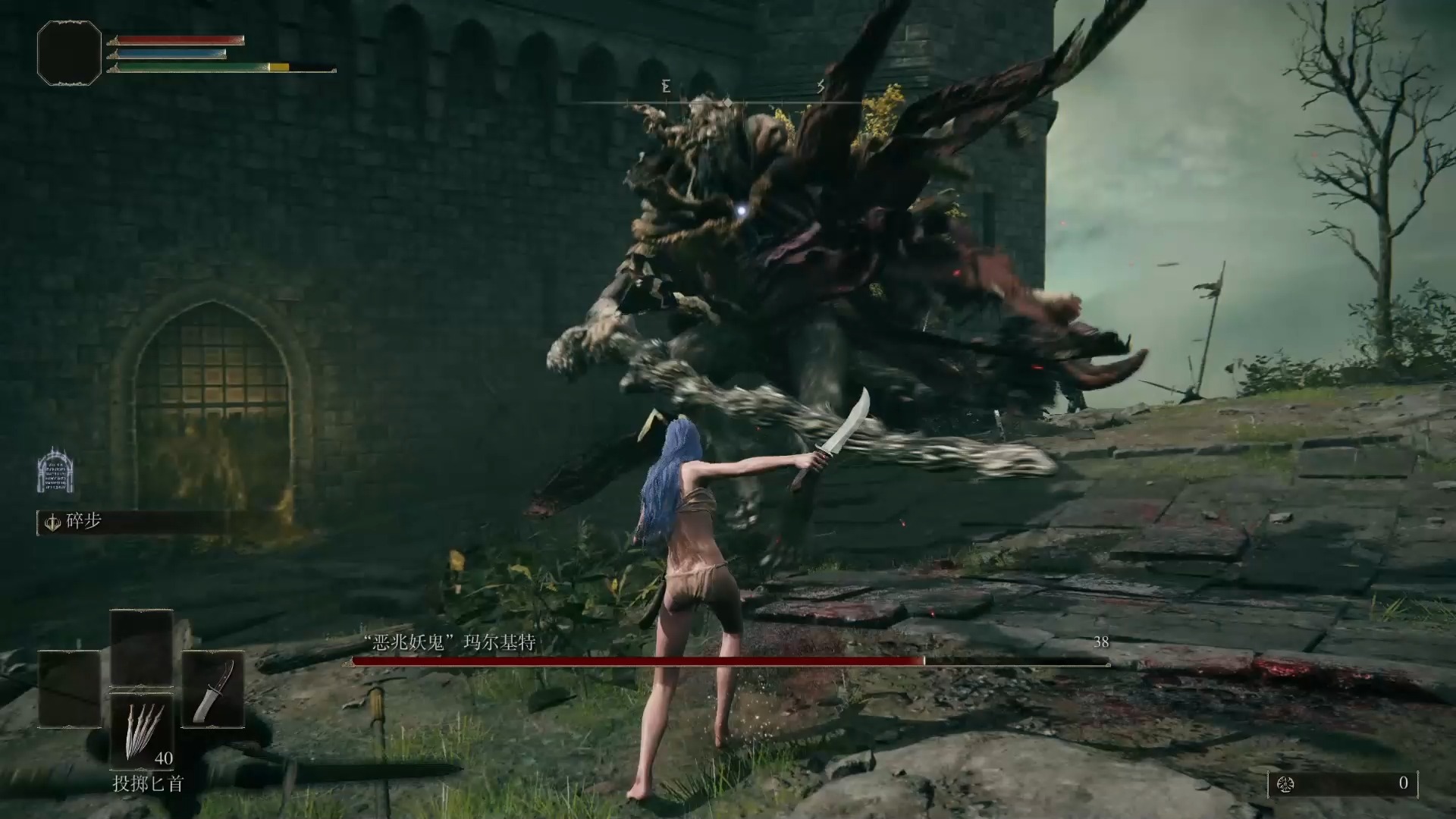Click the 碎步 skill label
The width and height of the screenshot is (1456, 819).
tap(83, 522)
